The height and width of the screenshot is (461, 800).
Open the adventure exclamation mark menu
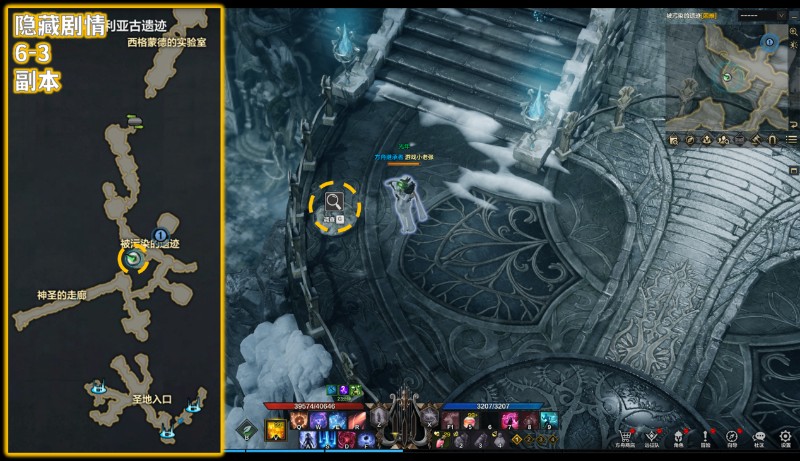pos(705,436)
